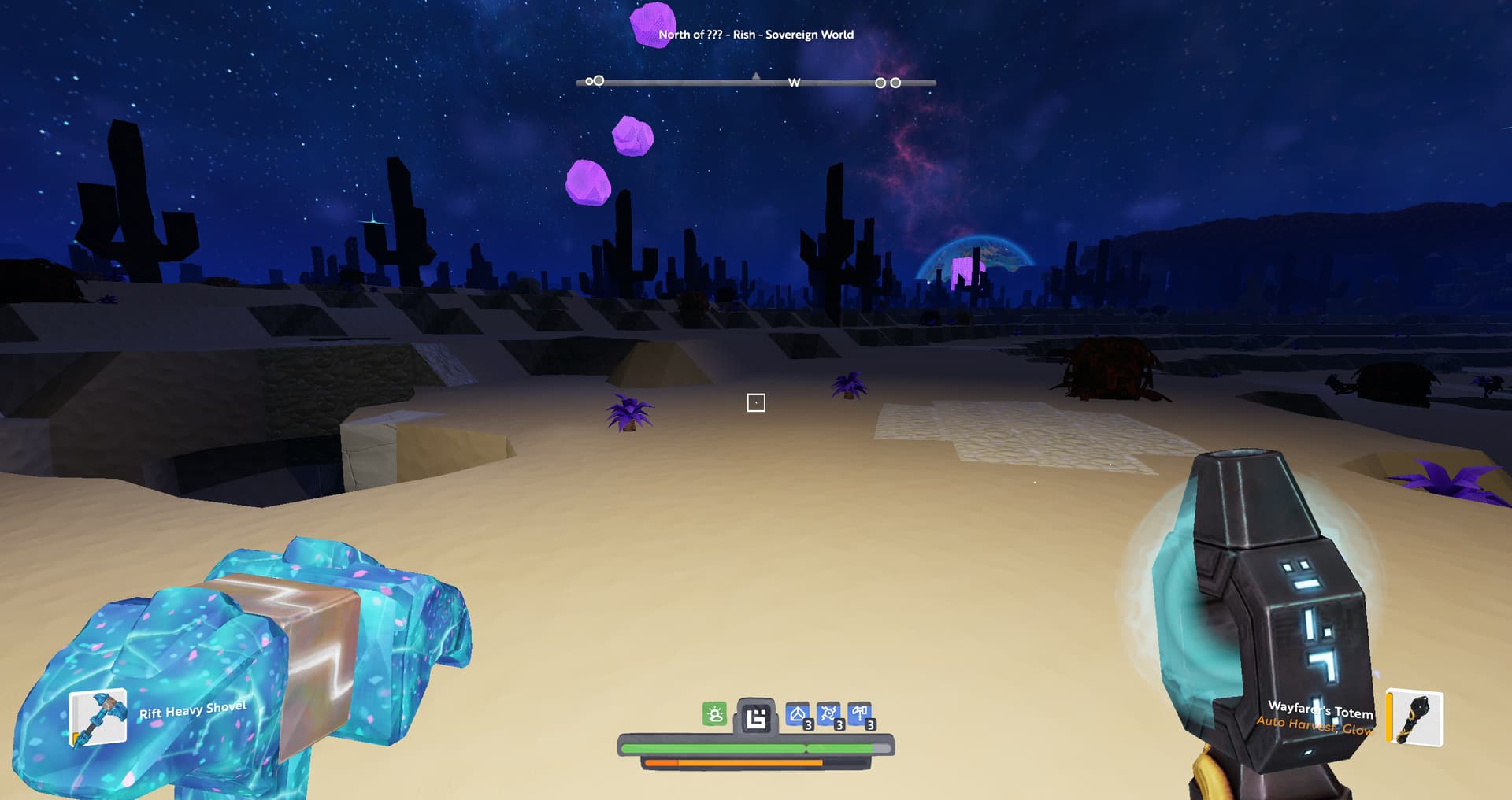Open the central character face icon
This screenshot has height=800, width=1512.
click(756, 717)
